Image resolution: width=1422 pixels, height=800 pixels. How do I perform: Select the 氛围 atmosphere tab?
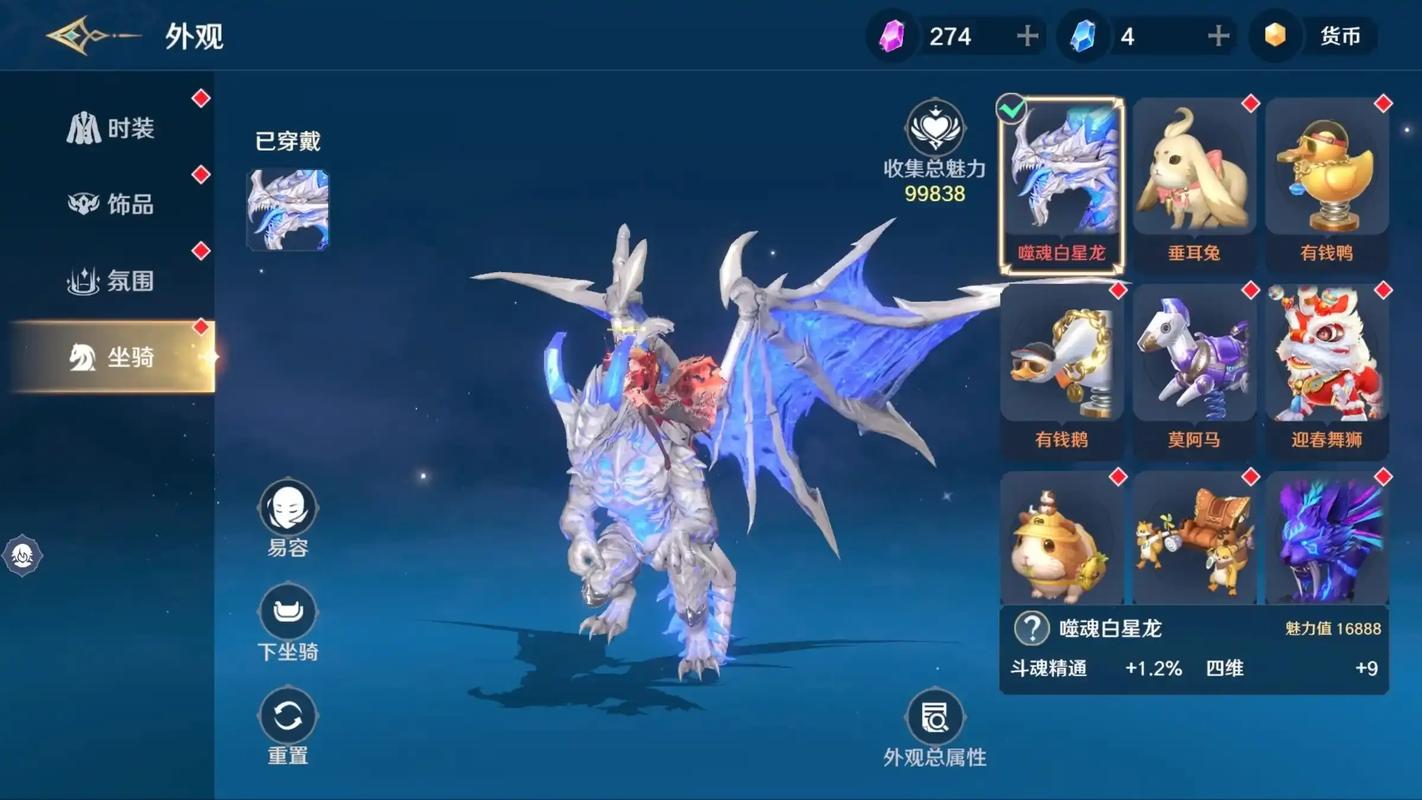(x=111, y=281)
